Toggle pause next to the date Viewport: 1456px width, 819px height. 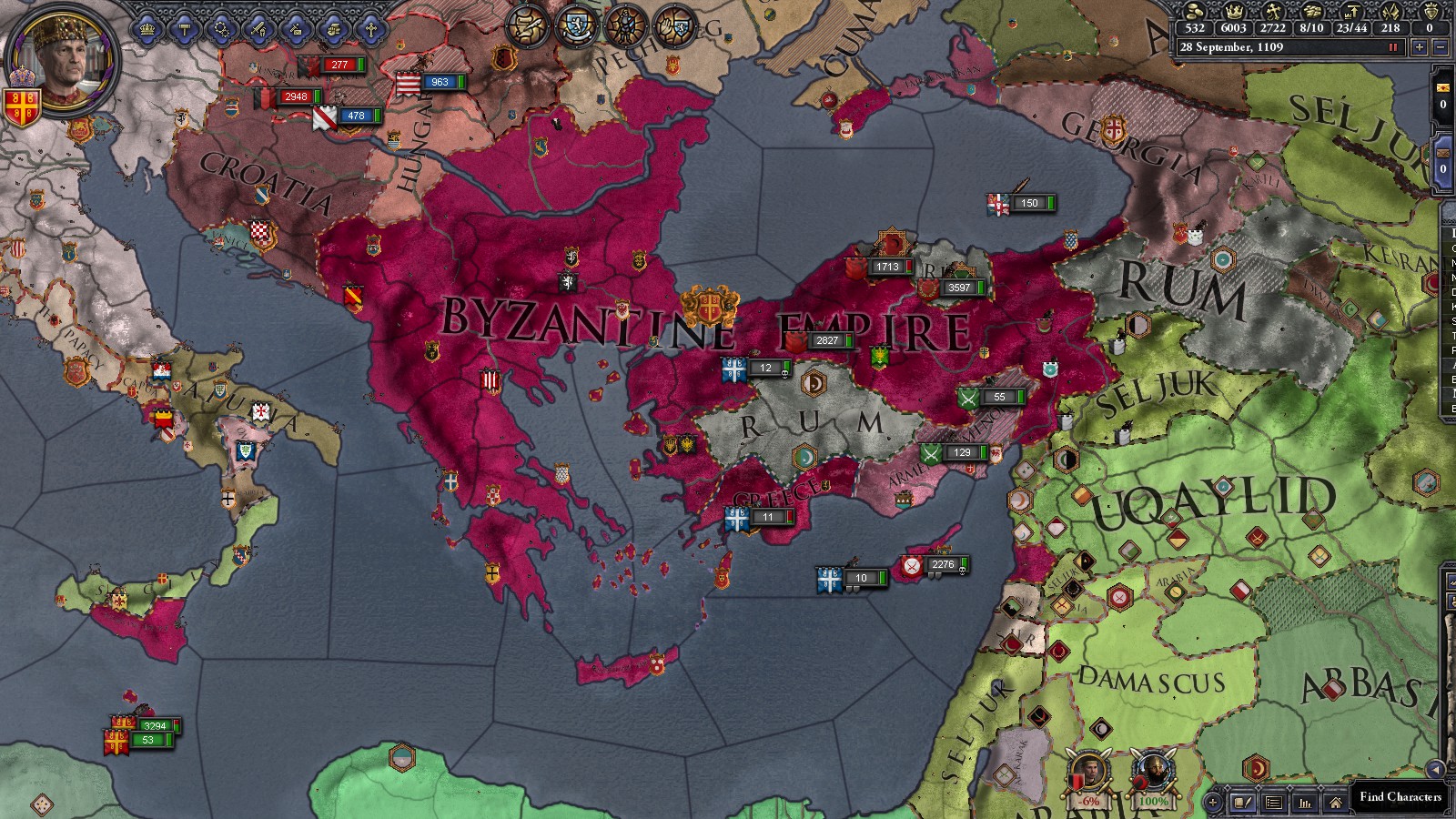click(x=1392, y=47)
